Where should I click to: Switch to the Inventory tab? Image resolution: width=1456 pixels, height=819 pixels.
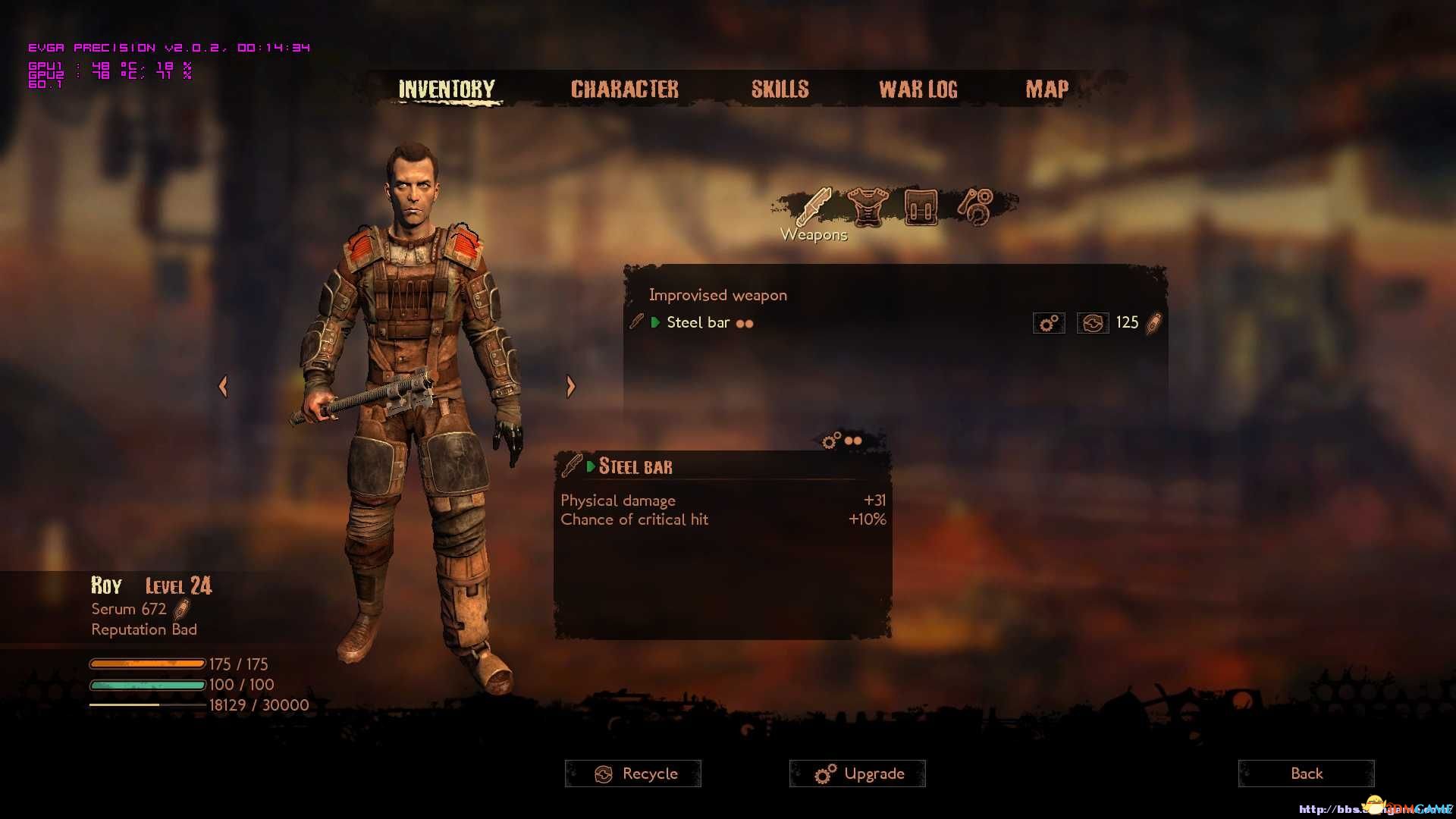point(446,89)
